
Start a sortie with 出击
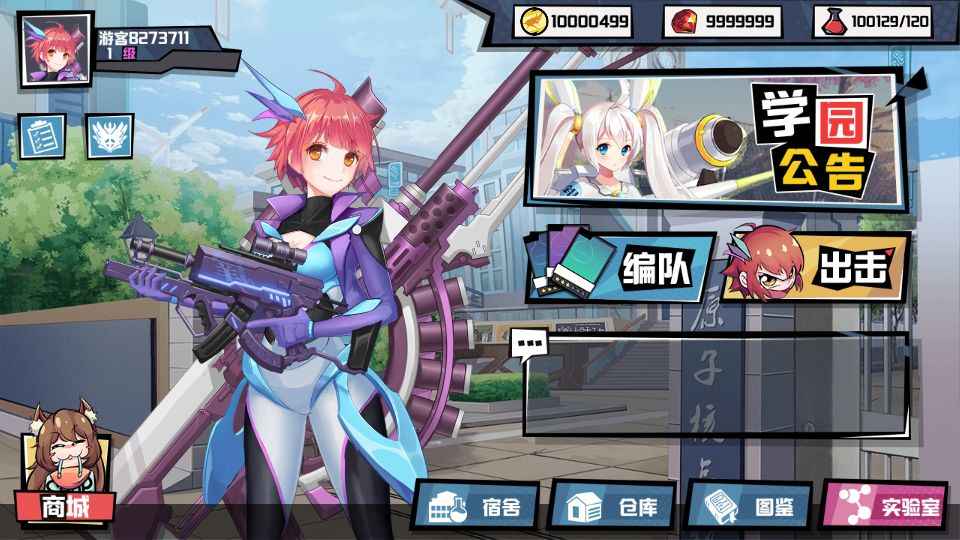click(x=815, y=267)
